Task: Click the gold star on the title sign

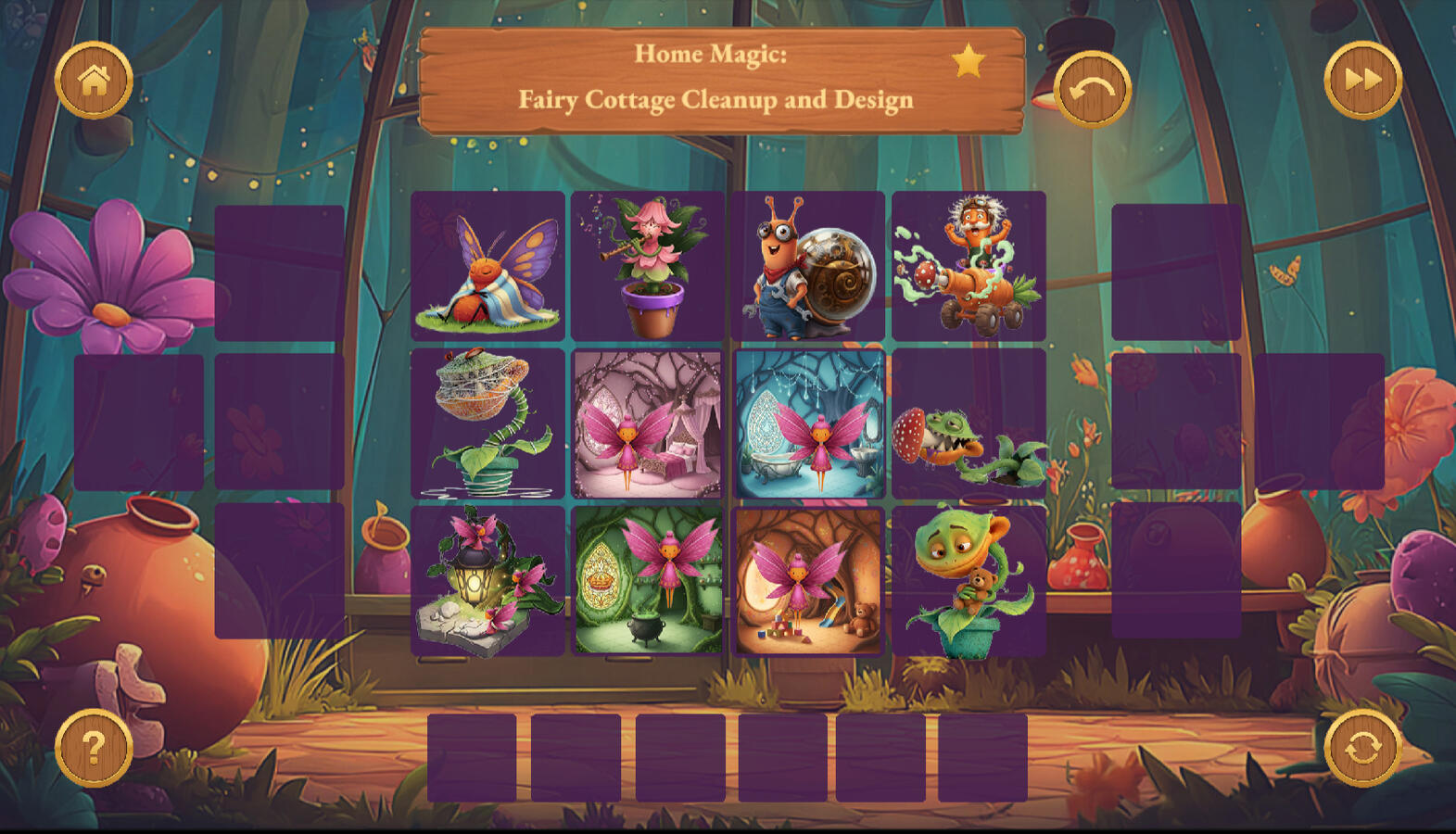Action: [x=969, y=61]
